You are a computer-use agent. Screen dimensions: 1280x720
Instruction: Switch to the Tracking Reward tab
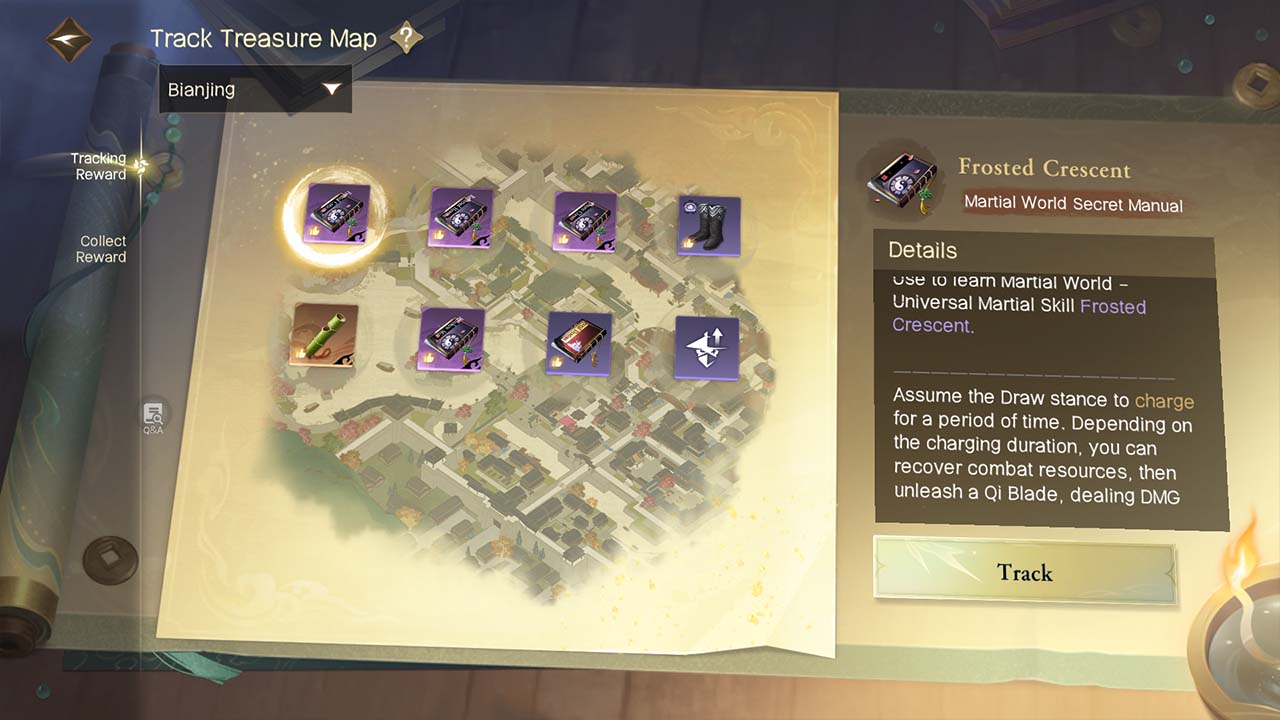[x=99, y=166]
